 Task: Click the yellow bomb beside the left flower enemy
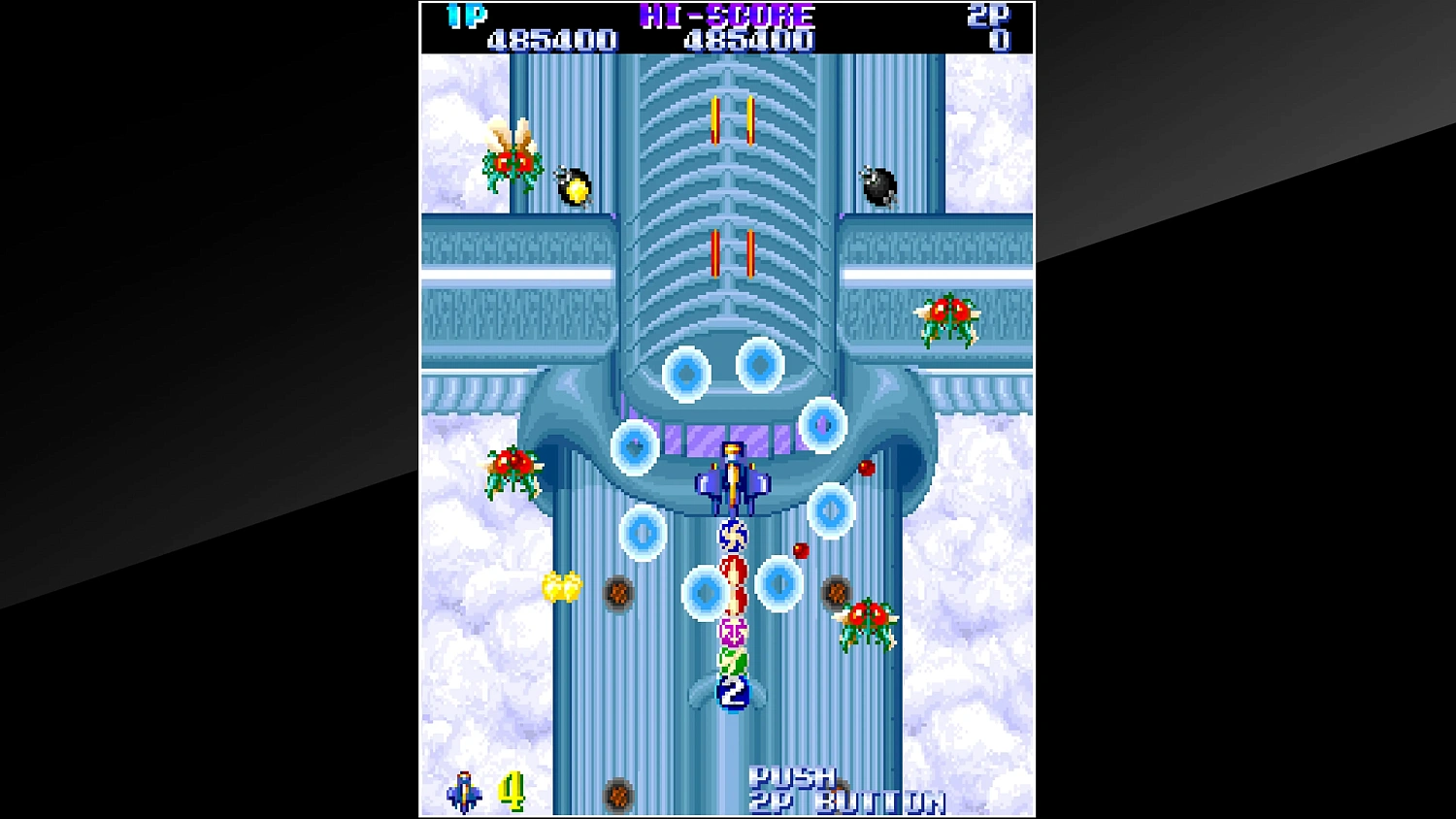click(x=573, y=186)
